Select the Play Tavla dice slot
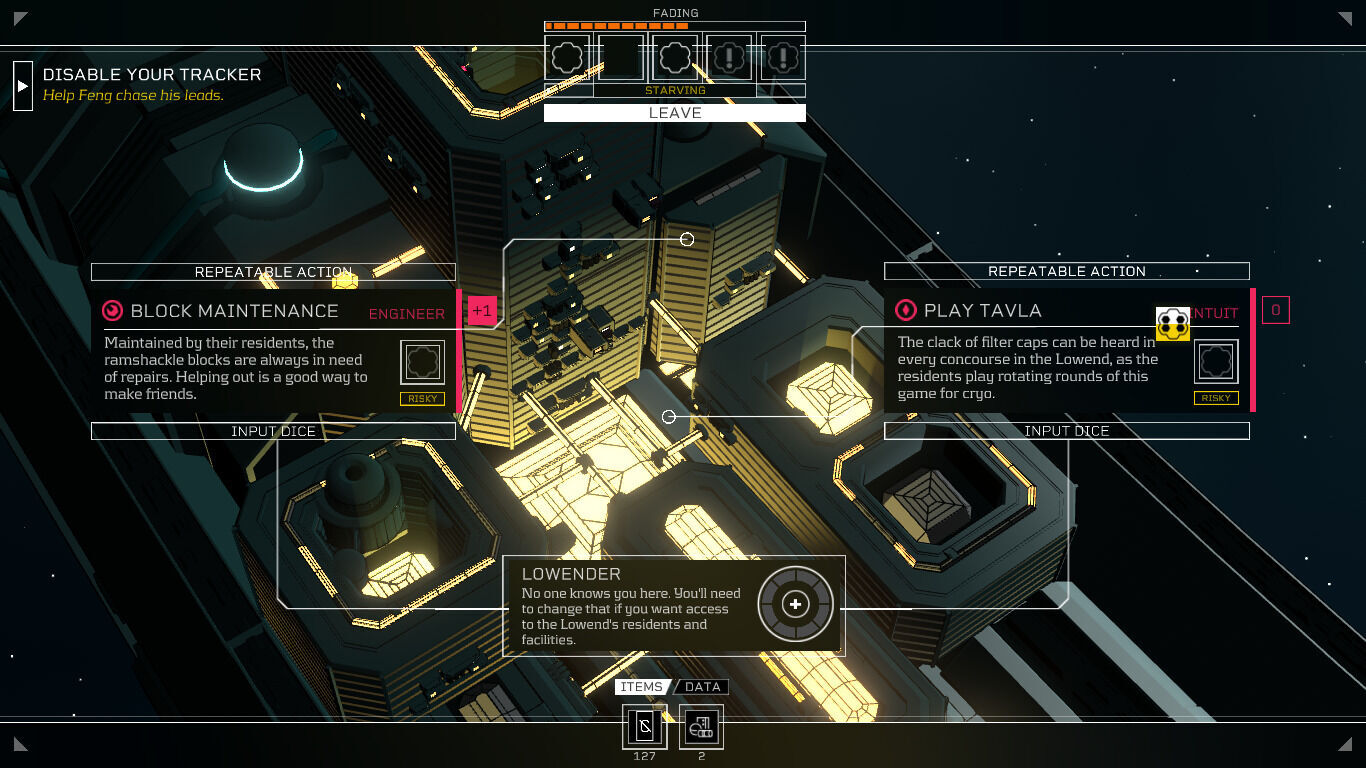The width and height of the screenshot is (1366, 768). [1215, 362]
